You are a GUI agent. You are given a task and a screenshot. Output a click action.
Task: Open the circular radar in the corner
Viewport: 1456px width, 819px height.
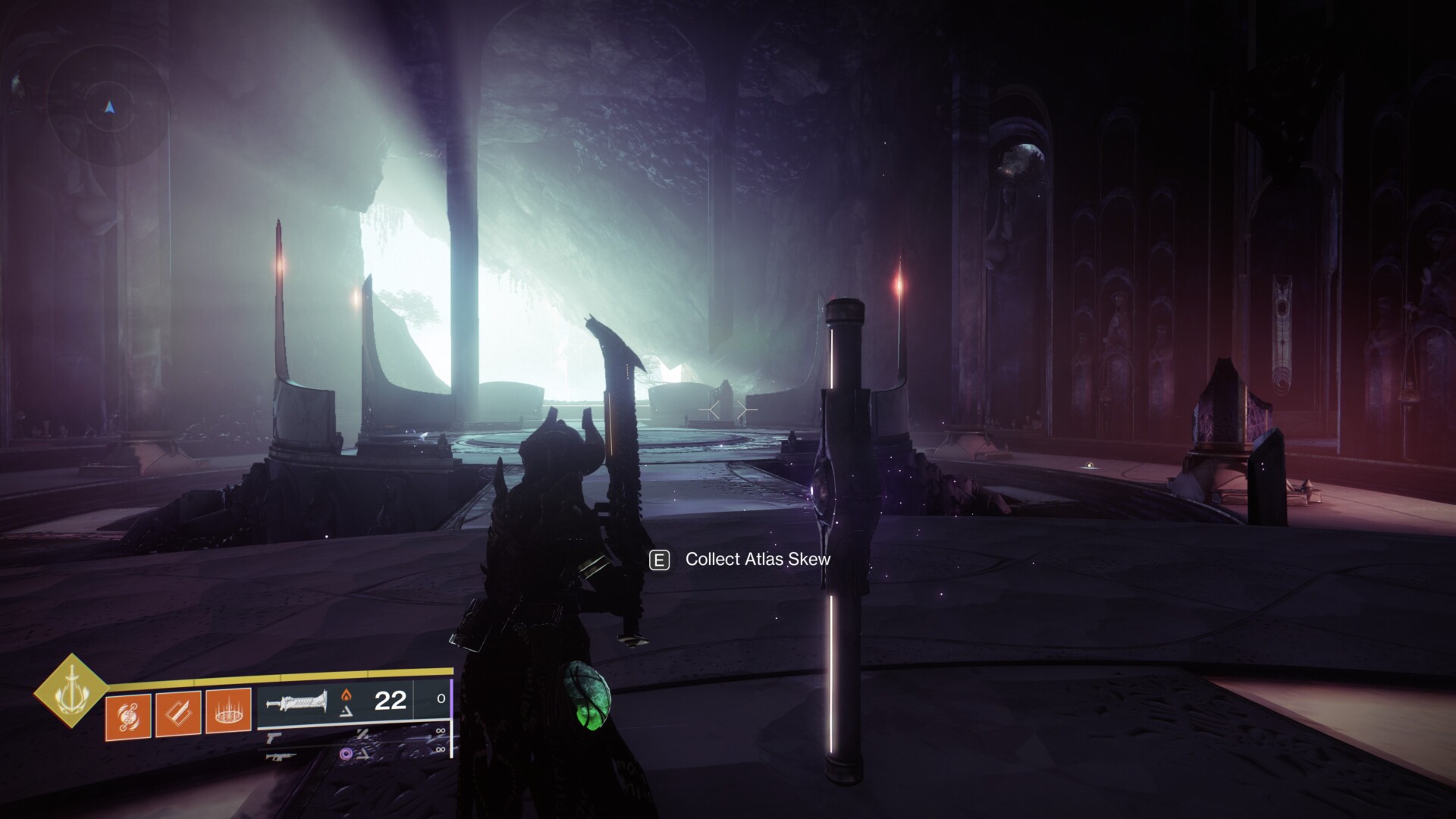(109, 106)
